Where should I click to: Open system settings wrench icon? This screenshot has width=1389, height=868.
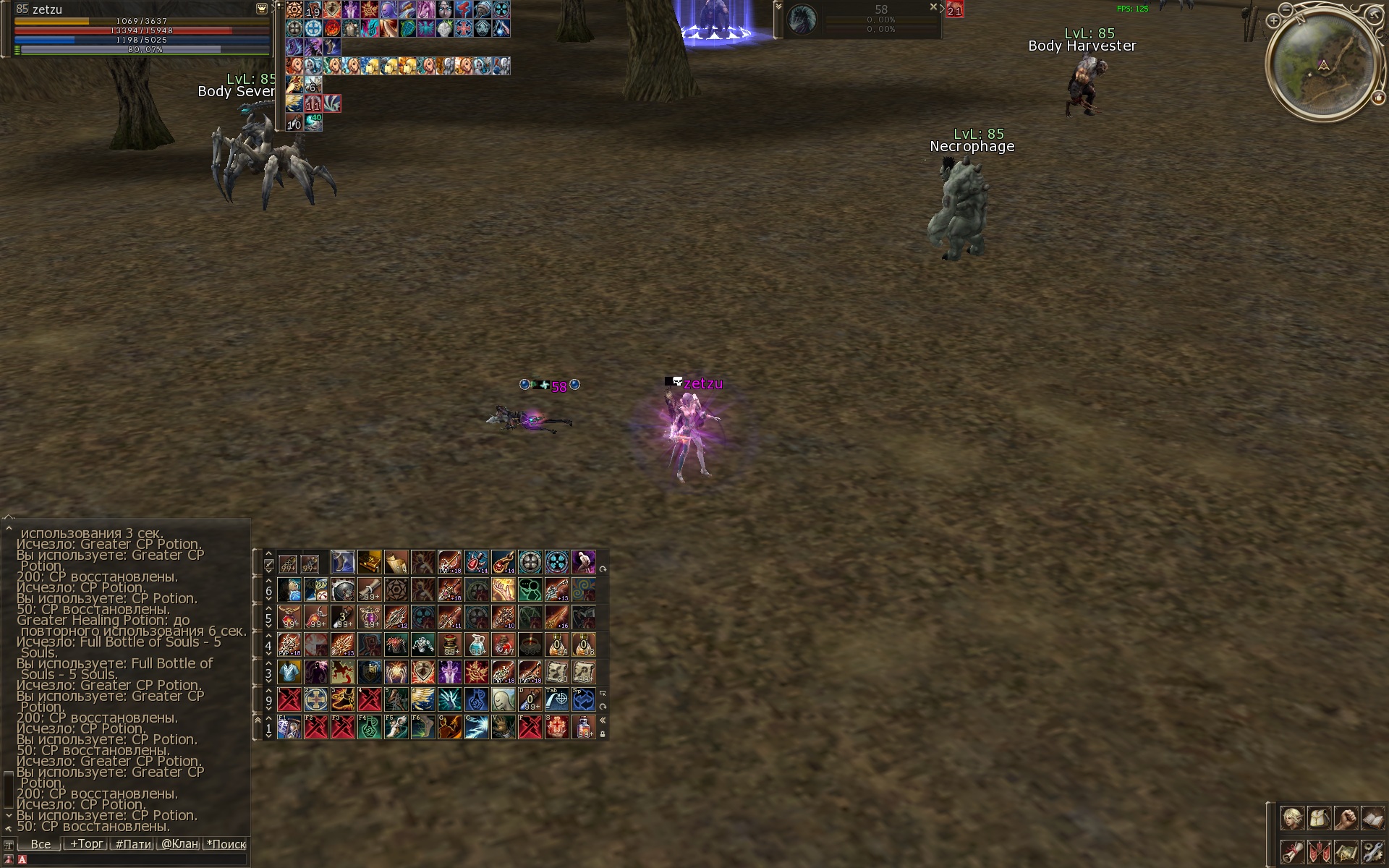[1372, 852]
